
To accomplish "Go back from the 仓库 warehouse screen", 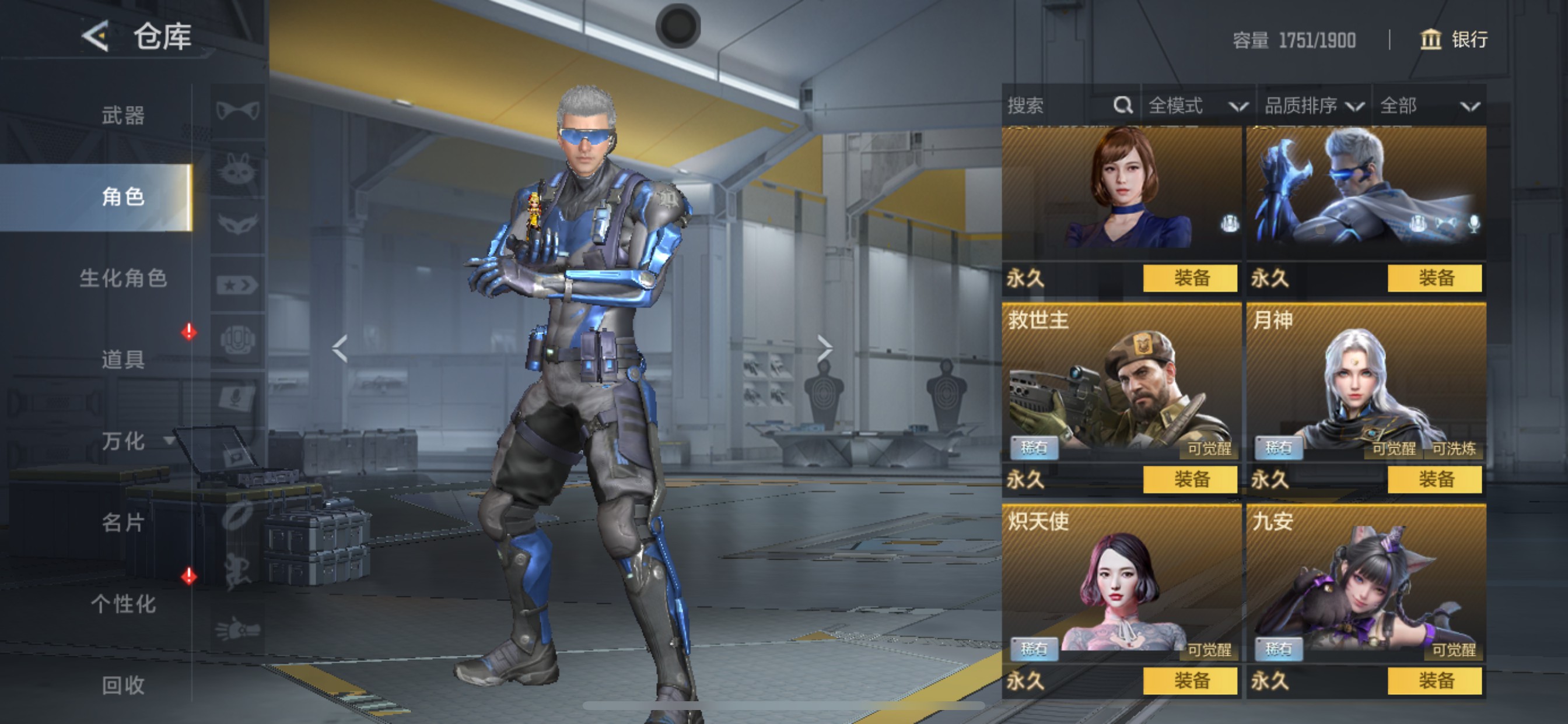I will 96,36.
